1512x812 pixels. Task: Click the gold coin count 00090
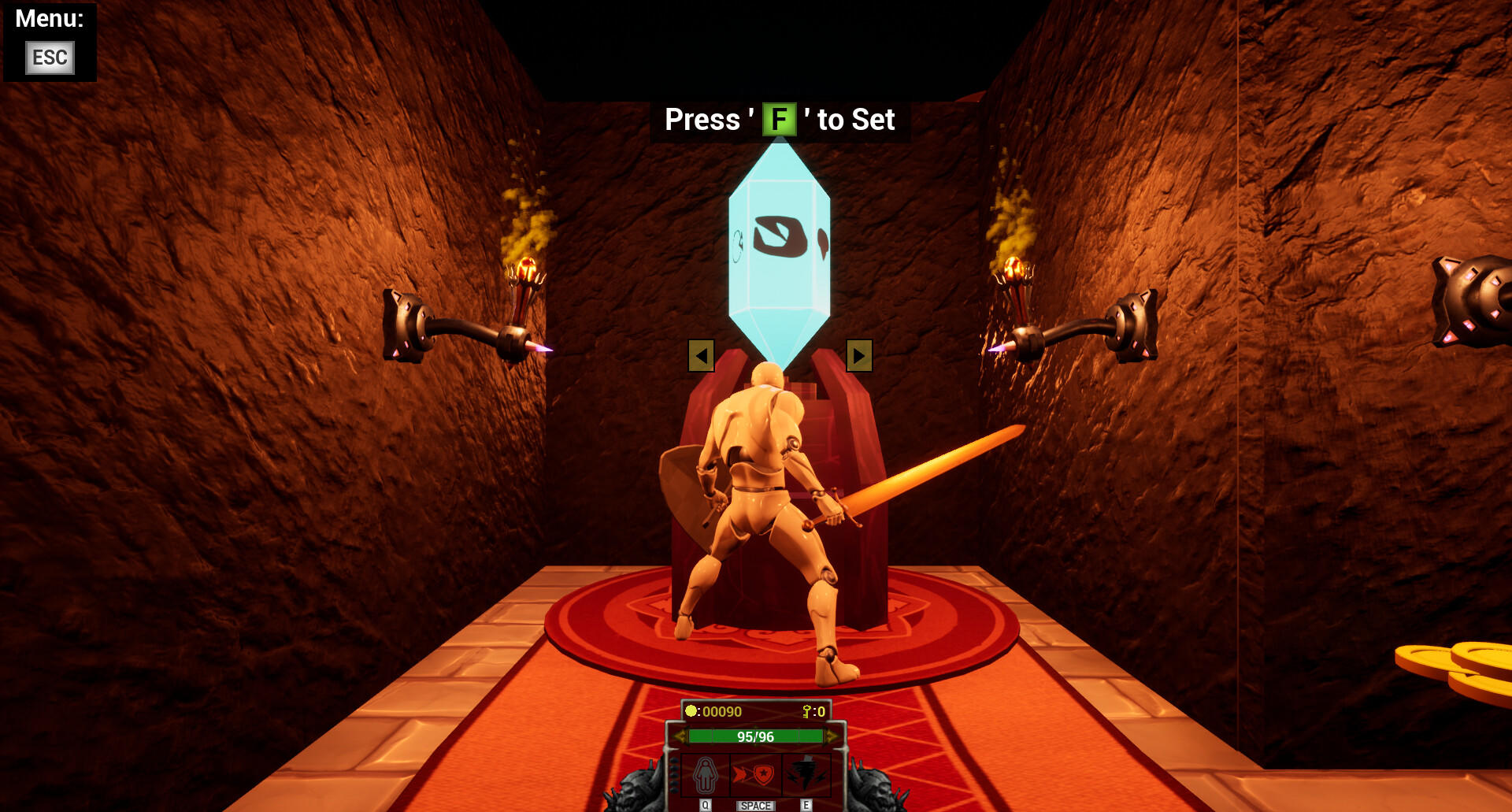tap(722, 710)
